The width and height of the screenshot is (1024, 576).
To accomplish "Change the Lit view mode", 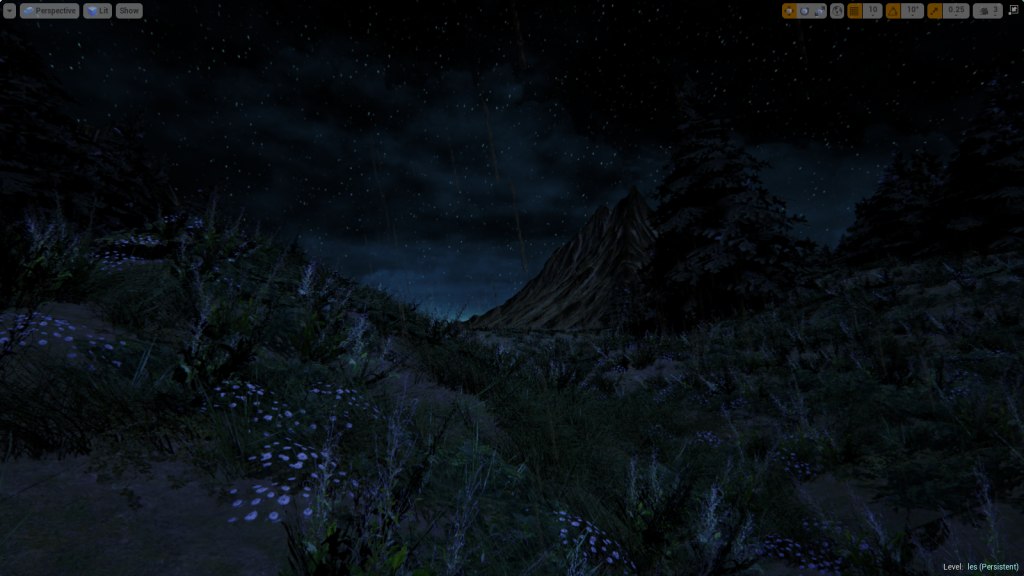I will pos(97,11).
